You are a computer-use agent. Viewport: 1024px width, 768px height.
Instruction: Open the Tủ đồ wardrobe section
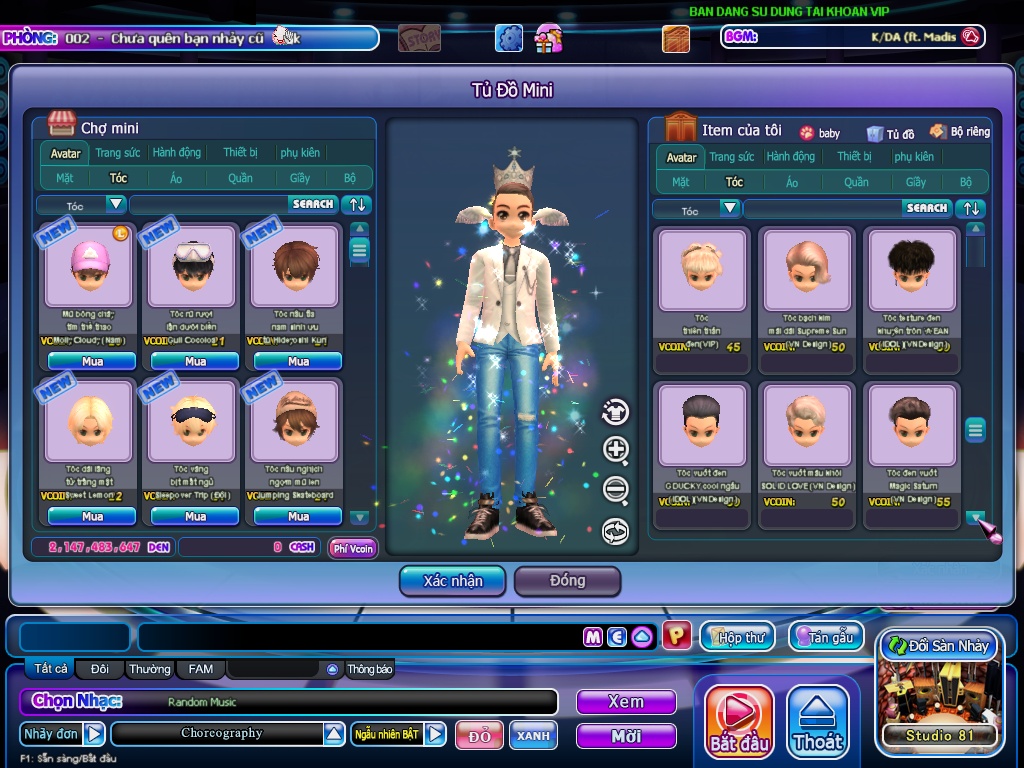(891, 133)
